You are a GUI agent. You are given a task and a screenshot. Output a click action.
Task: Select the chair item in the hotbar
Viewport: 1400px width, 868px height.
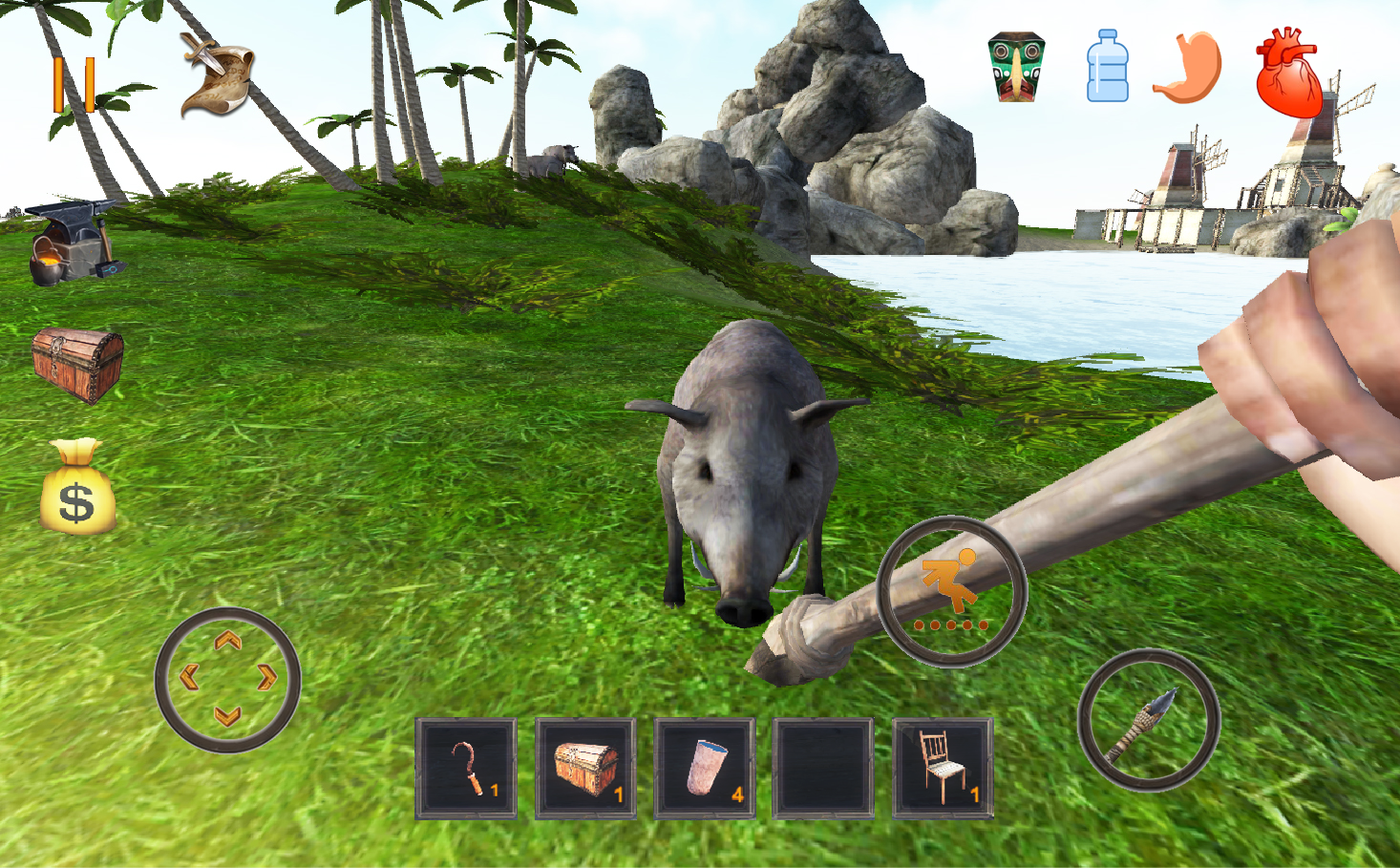[x=941, y=766]
